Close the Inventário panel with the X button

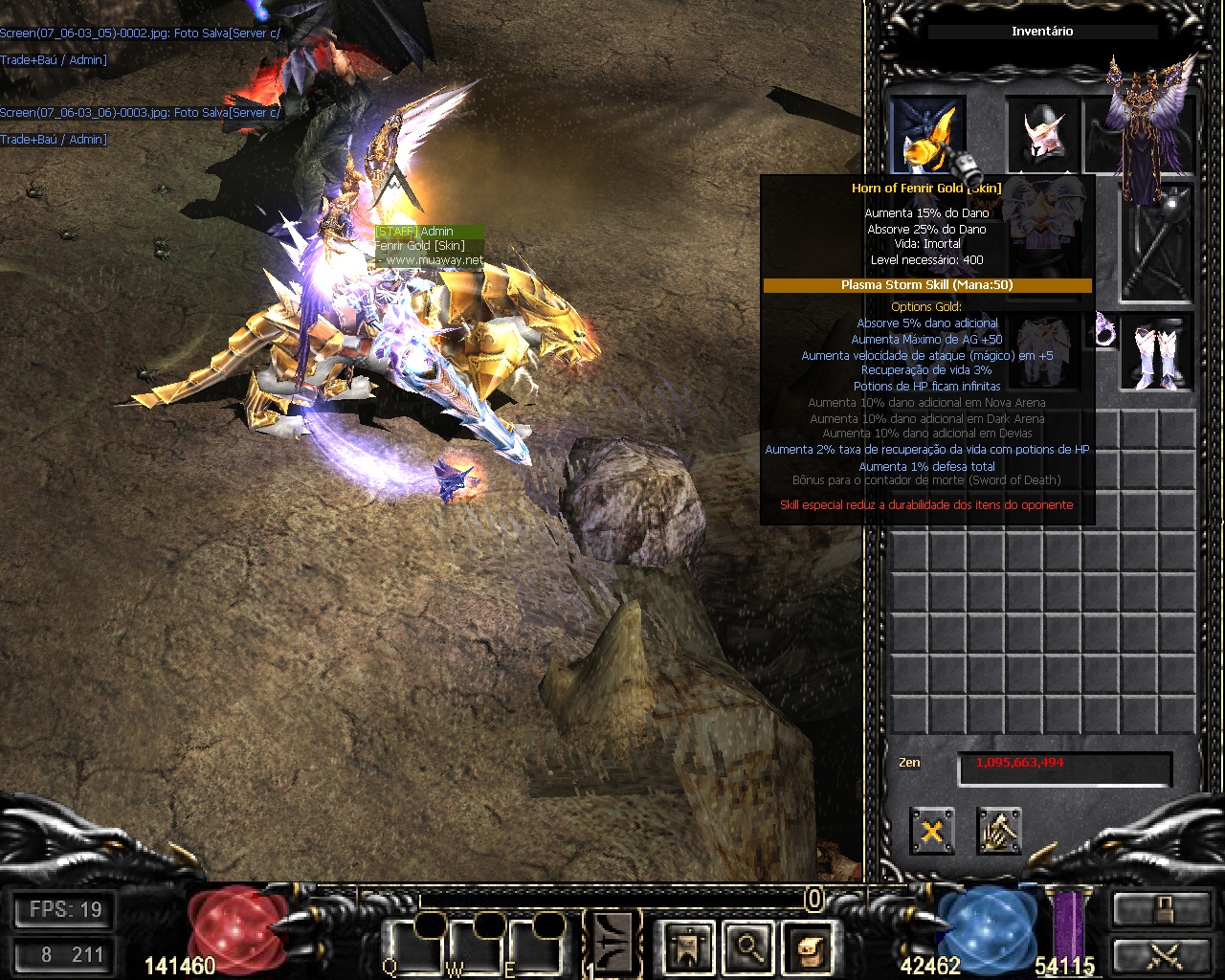931,831
